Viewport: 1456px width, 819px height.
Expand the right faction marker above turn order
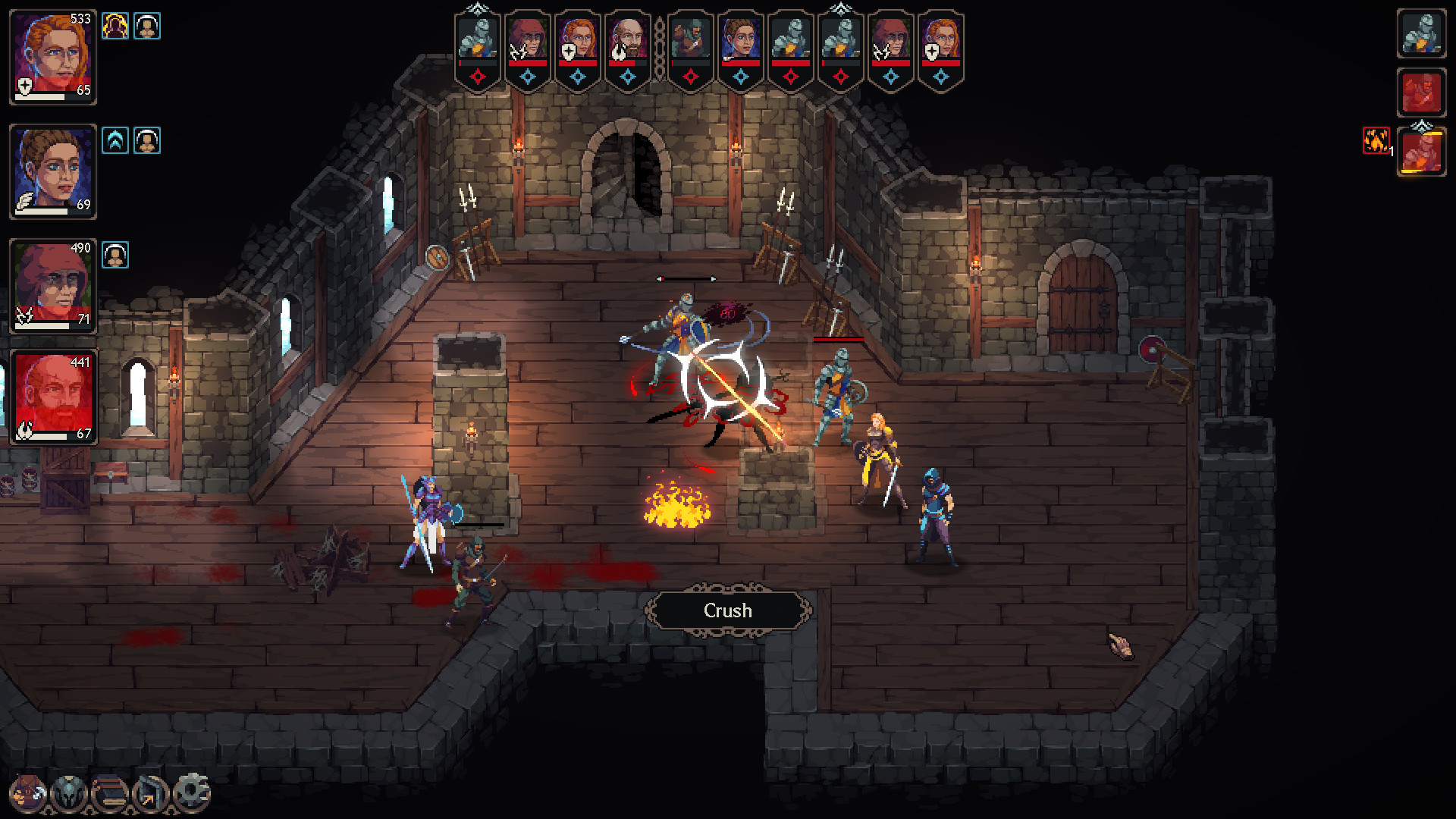(x=840, y=8)
